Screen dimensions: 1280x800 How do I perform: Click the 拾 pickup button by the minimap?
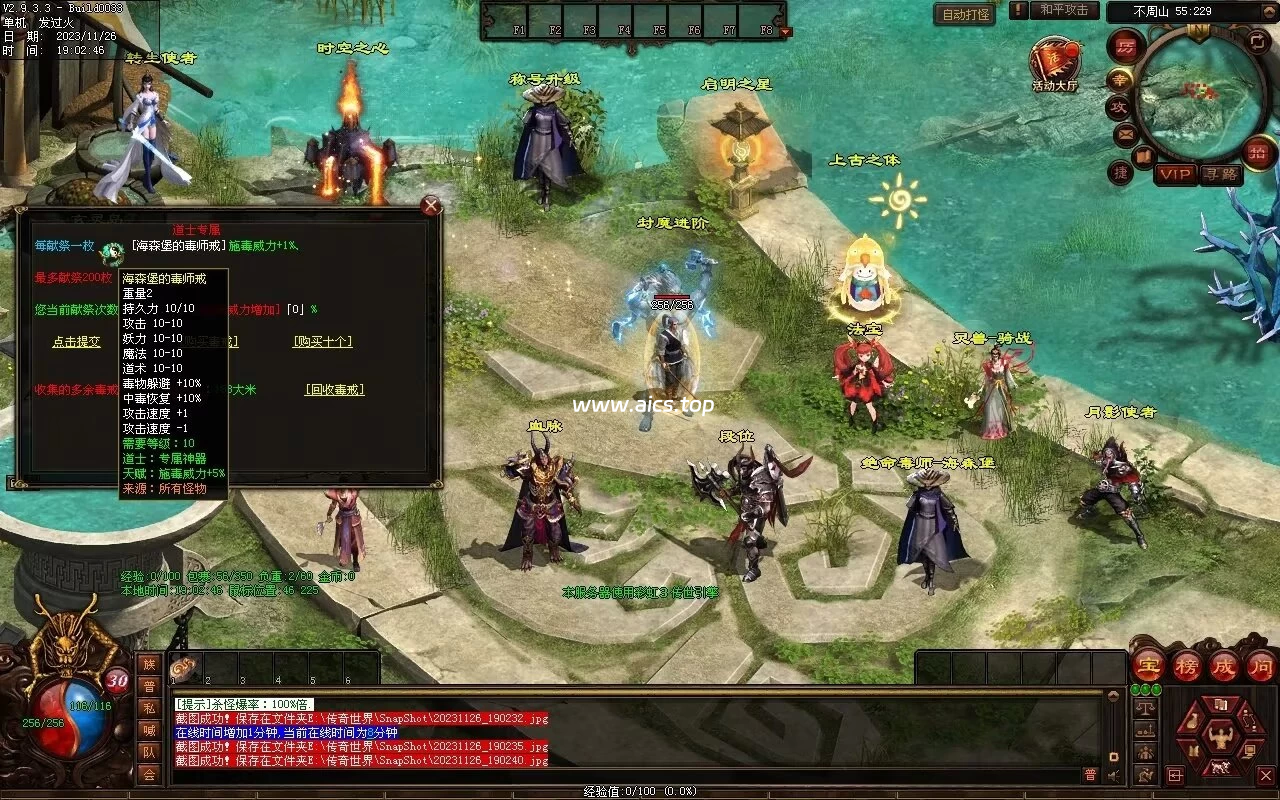click(1257, 152)
